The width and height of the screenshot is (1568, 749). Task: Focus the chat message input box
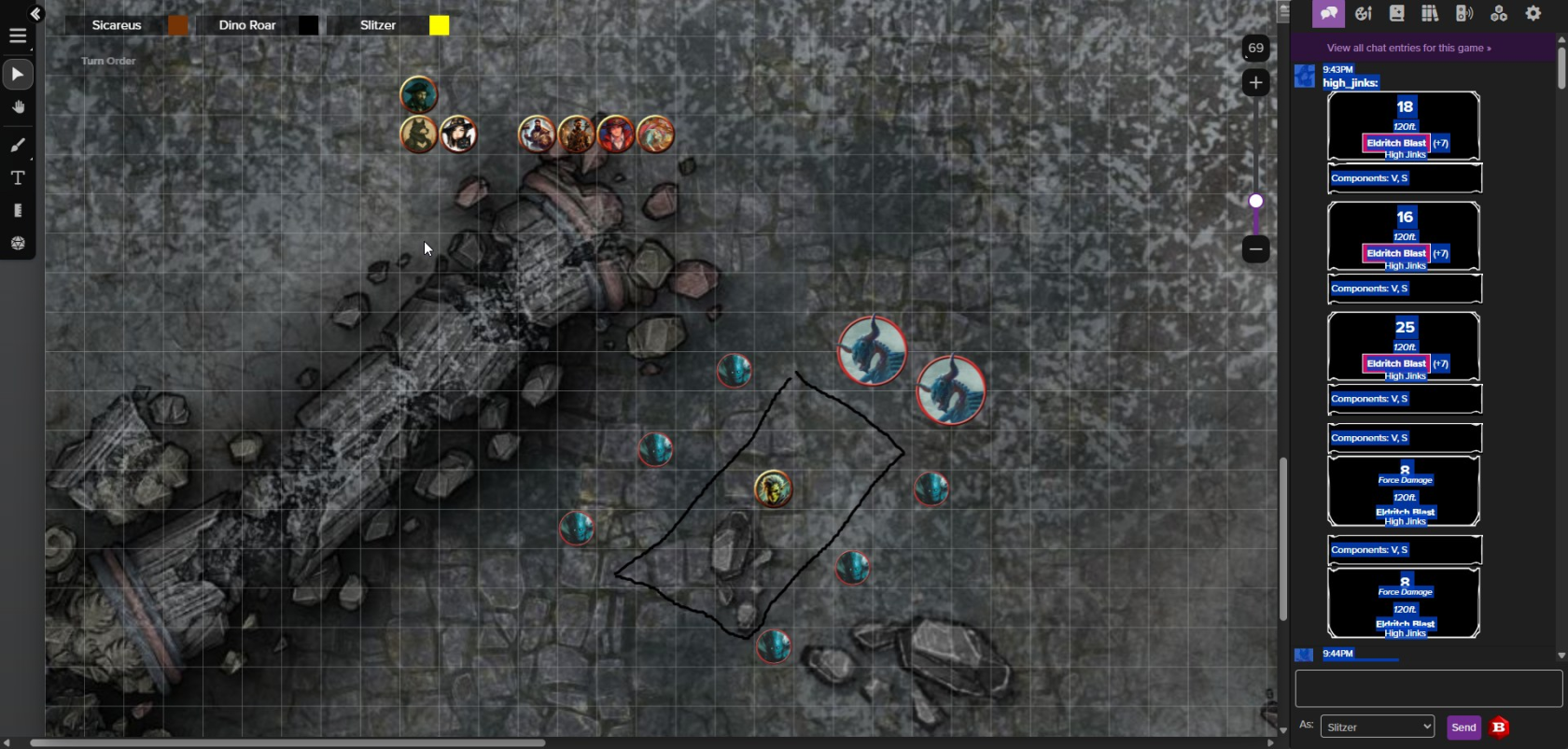[1428, 689]
